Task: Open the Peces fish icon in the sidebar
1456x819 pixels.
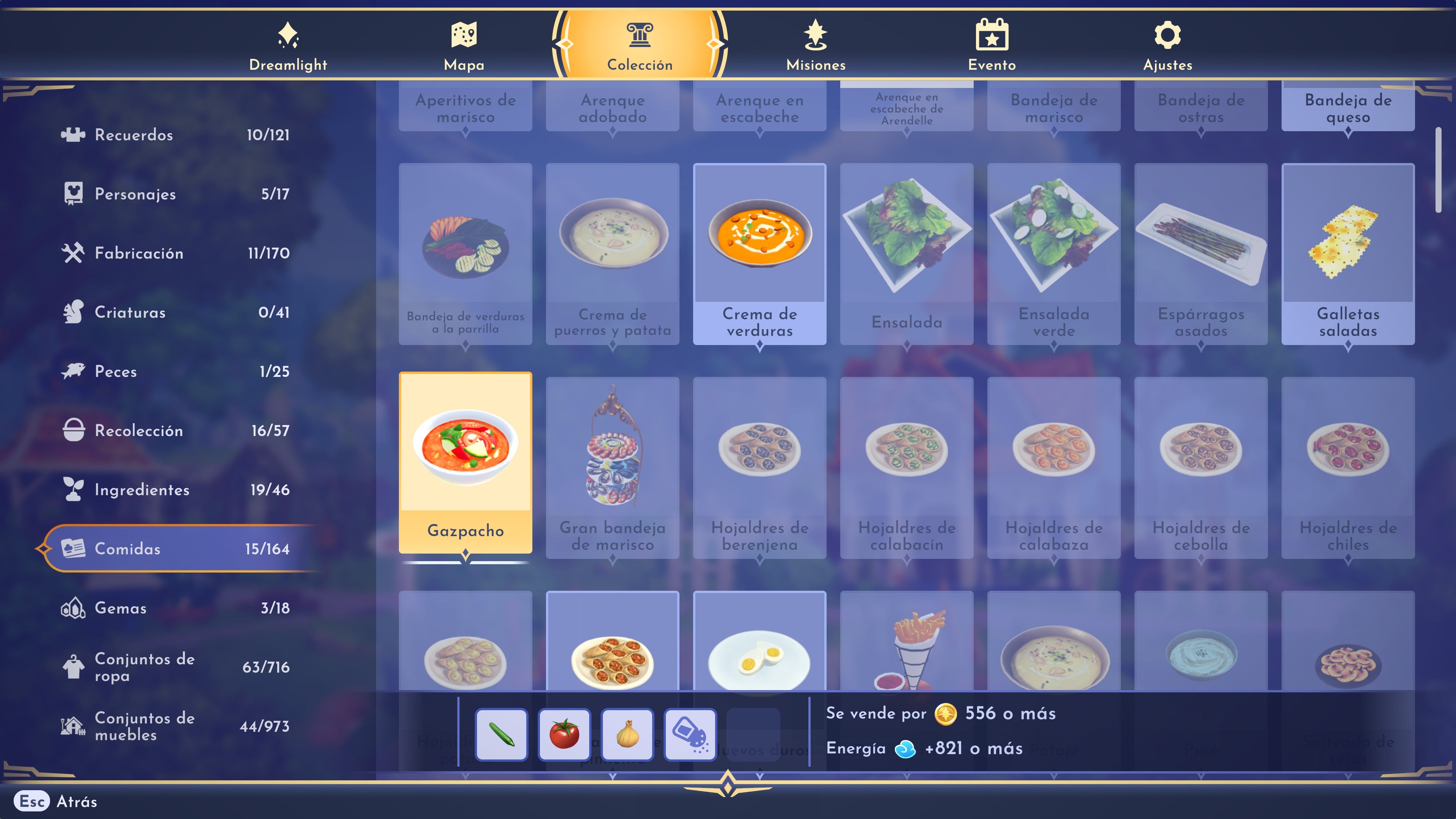Action: point(73,371)
